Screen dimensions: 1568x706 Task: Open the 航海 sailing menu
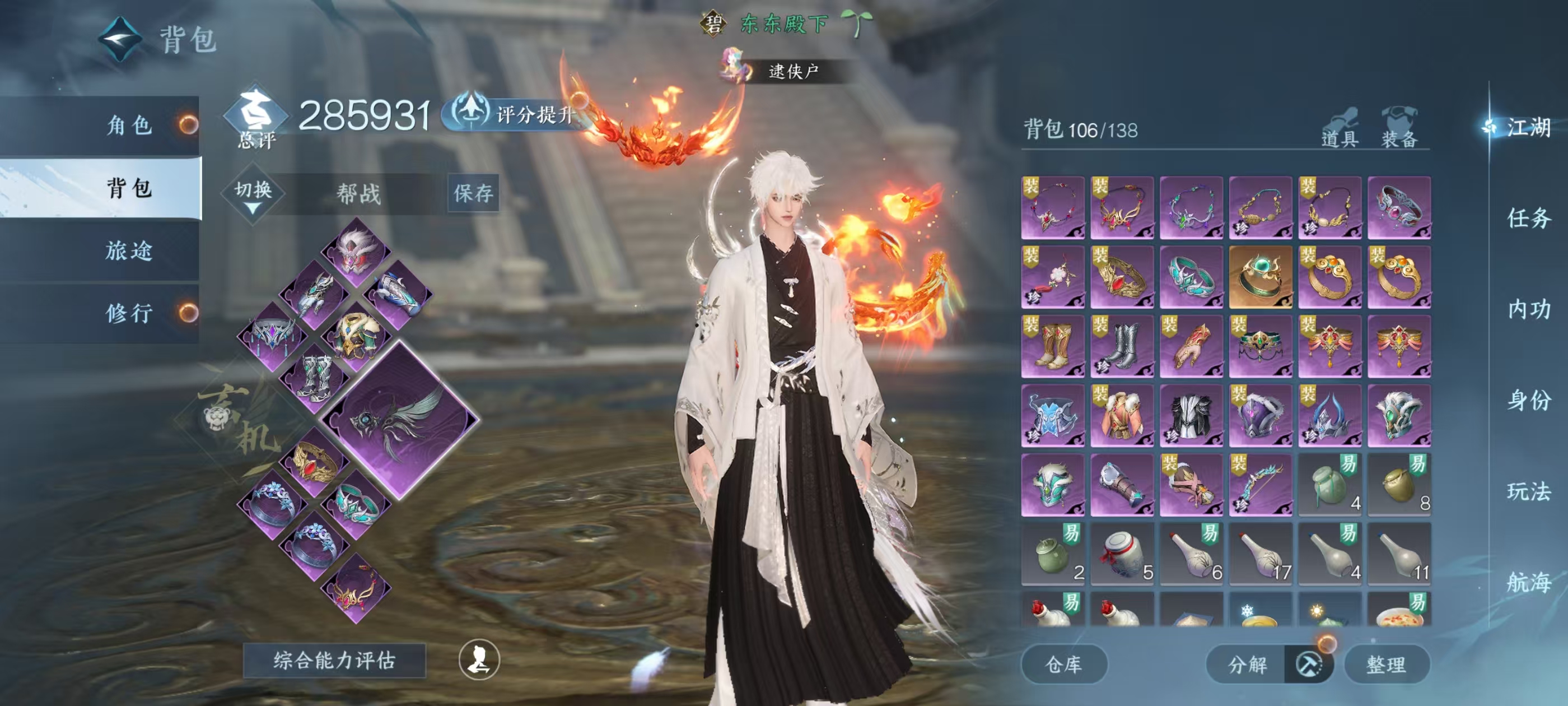click(x=1528, y=582)
